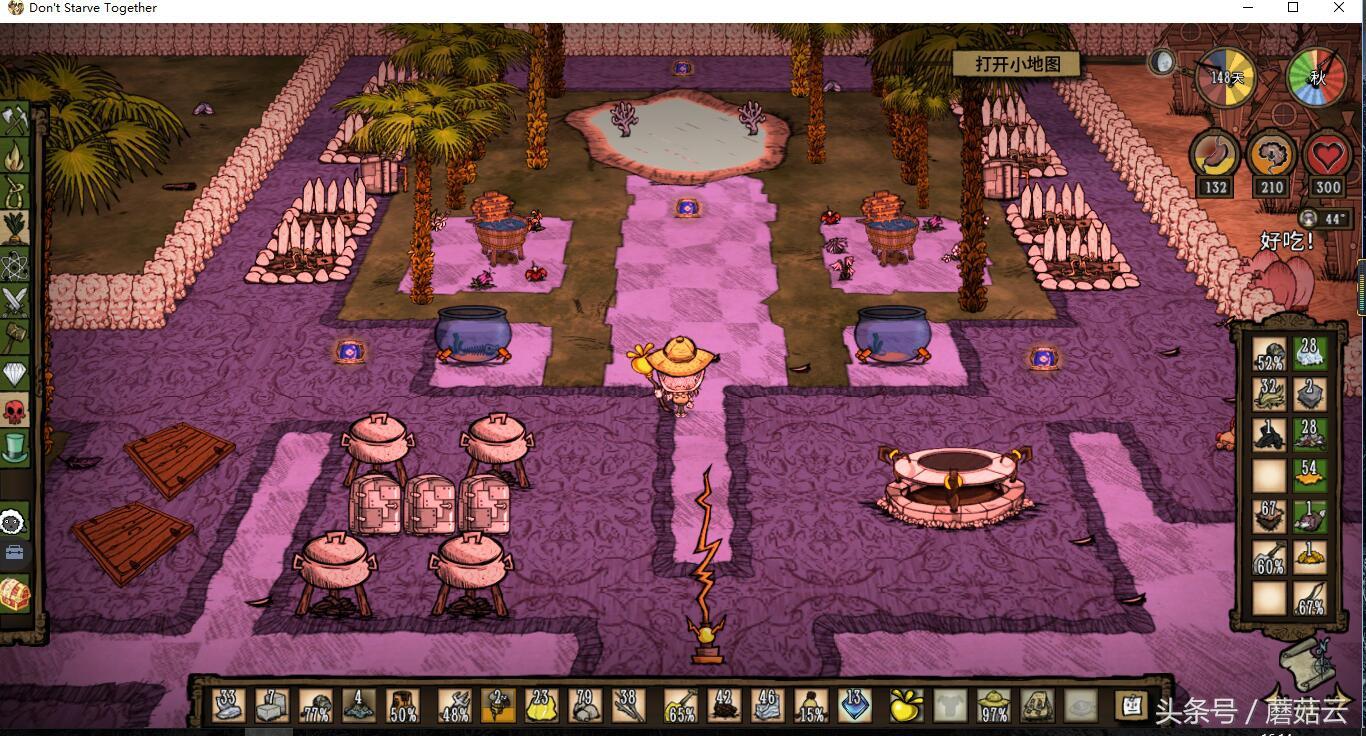The image size is (1366, 736).
Task: Select the gold nugget stack of 23
Action: point(543,705)
